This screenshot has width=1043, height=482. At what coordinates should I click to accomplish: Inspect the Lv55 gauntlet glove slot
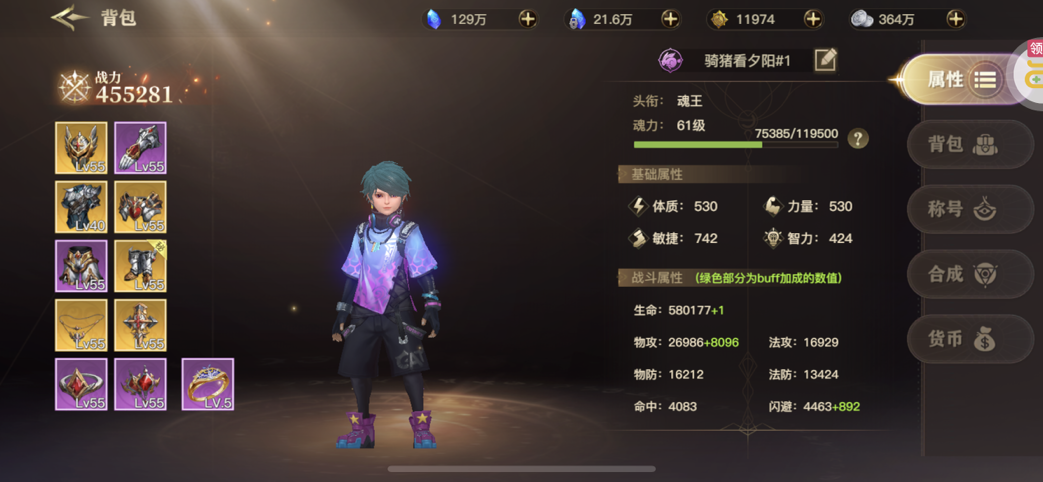click(140, 148)
